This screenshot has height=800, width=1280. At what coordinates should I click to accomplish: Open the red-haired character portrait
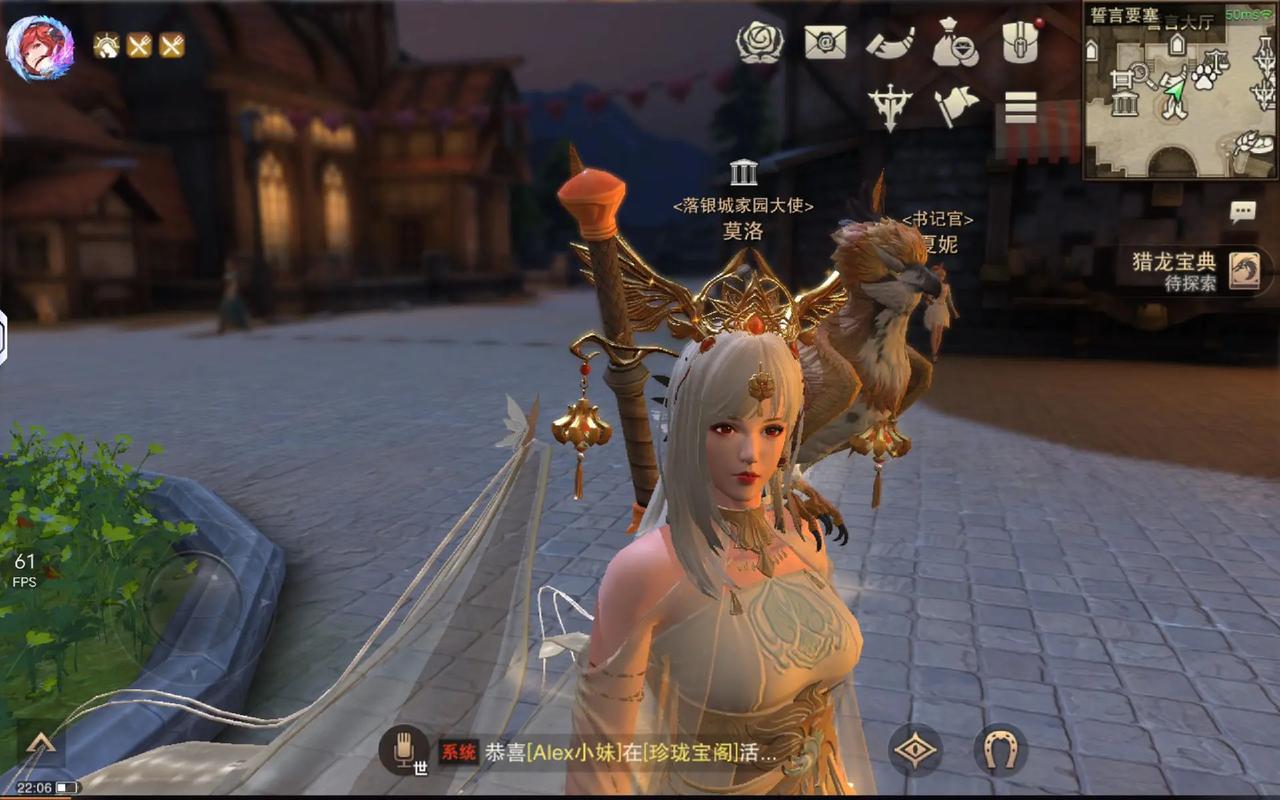pos(40,47)
